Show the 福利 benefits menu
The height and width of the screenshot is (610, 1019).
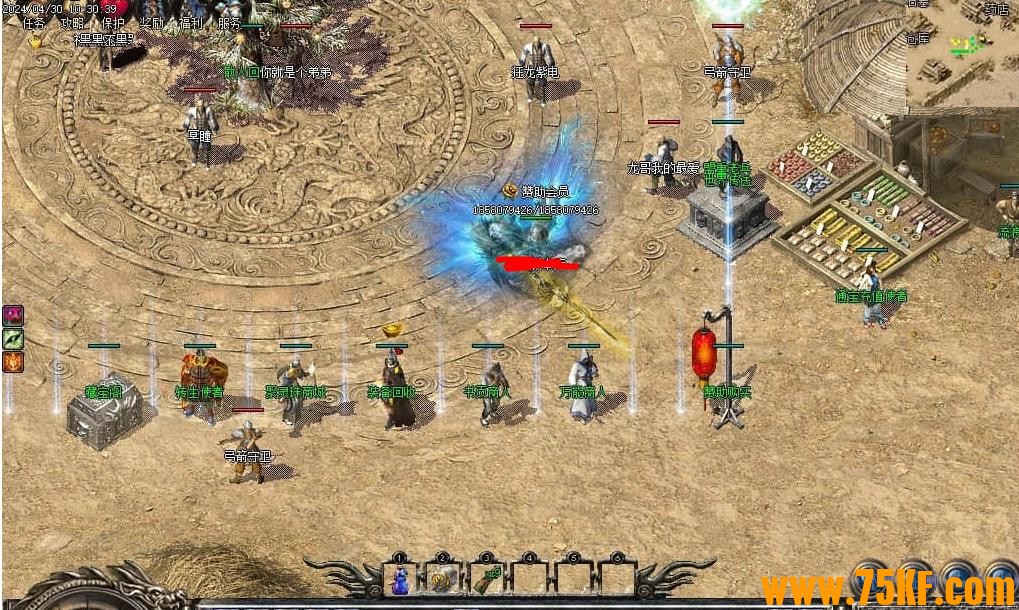pyautogui.click(x=191, y=23)
